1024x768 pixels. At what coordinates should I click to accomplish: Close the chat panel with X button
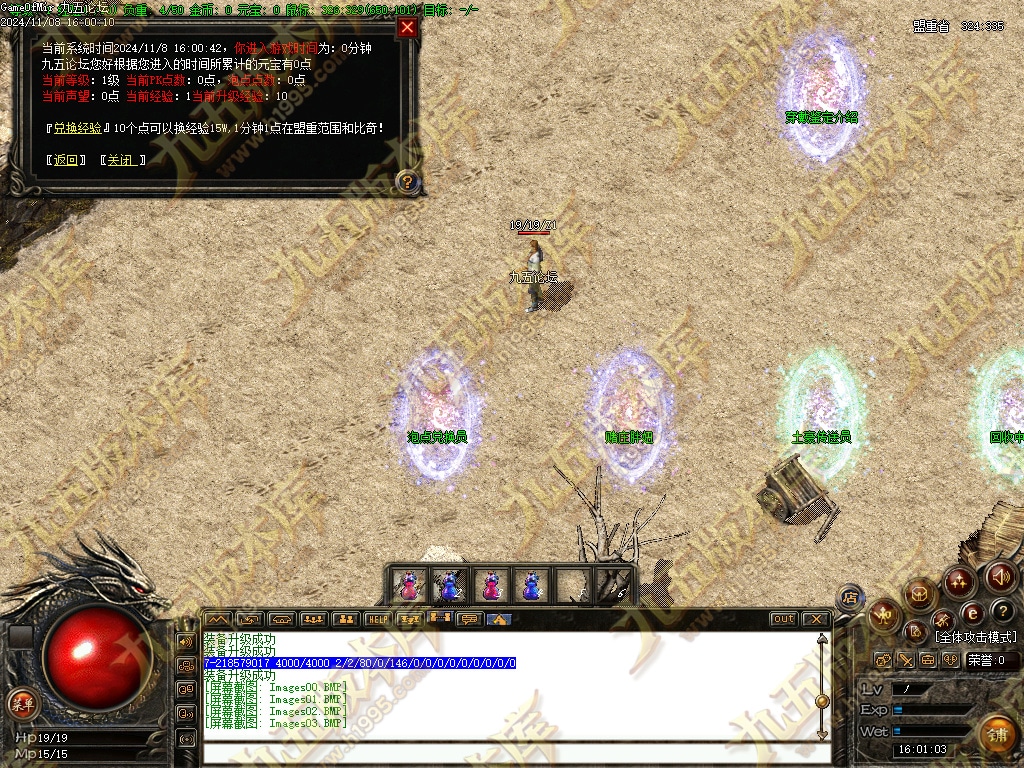click(x=815, y=619)
